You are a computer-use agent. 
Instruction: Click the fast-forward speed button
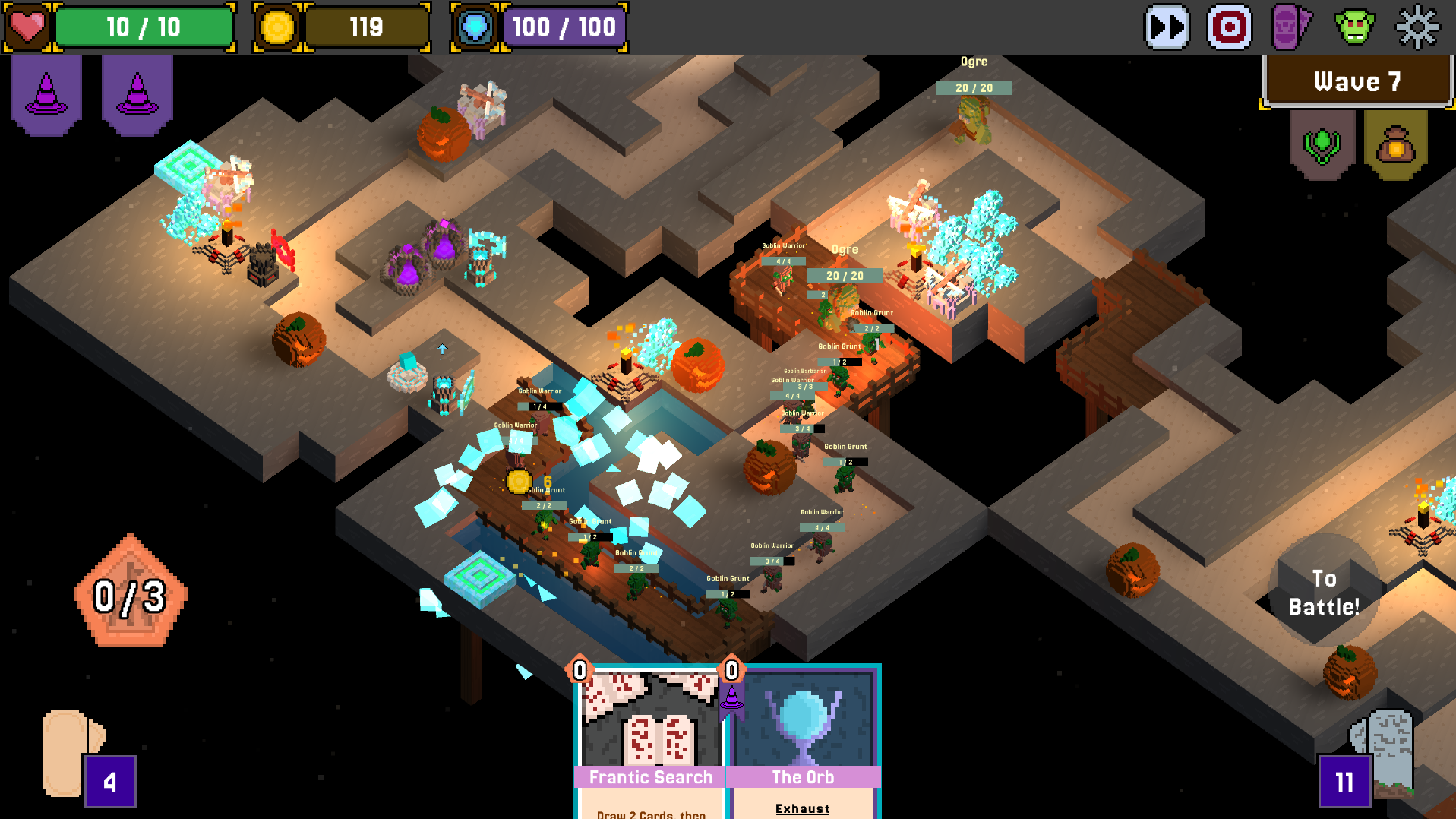pos(1167,27)
